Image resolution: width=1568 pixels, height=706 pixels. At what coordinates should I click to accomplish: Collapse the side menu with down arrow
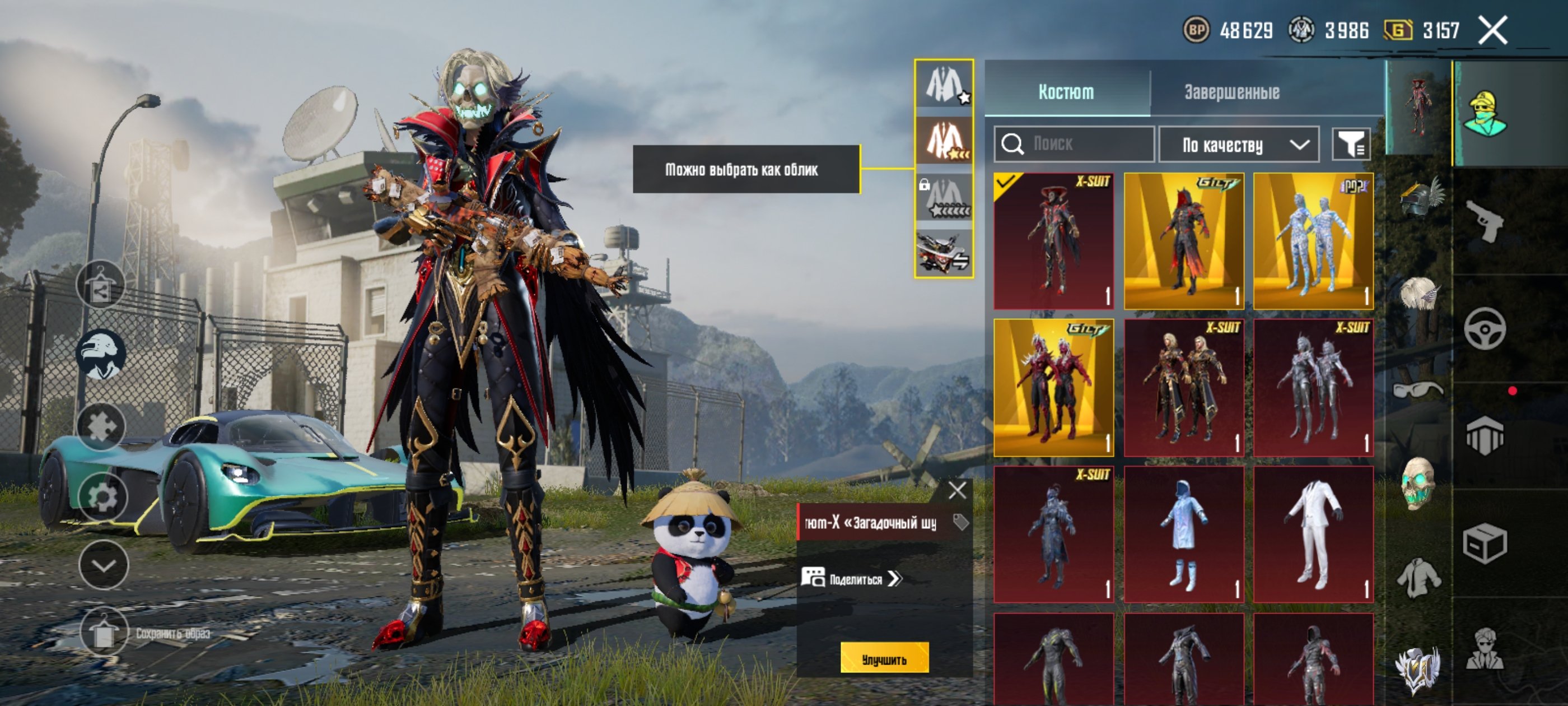pyautogui.click(x=104, y=565)
